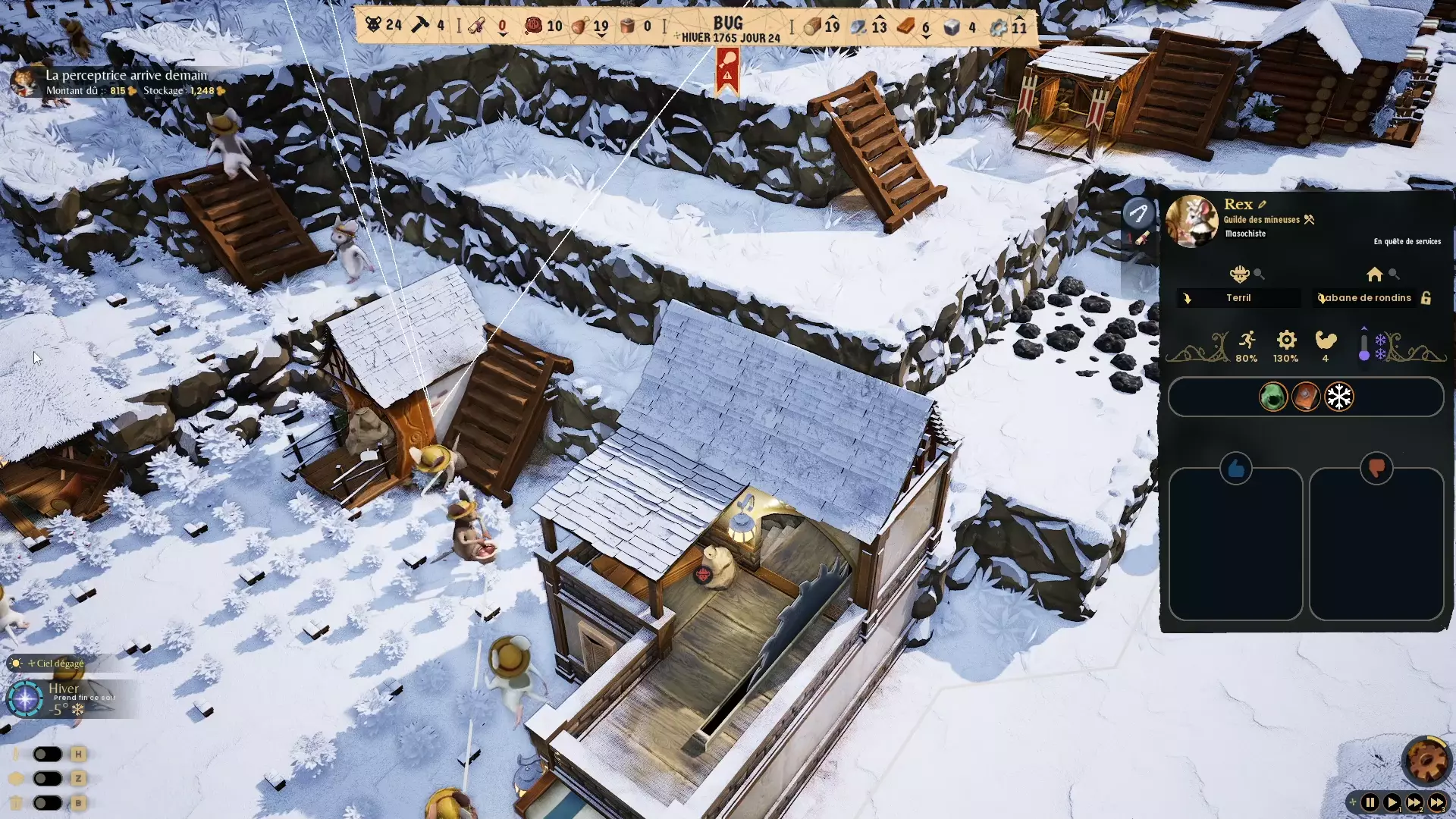Toggle the trash overlay switch (B)

click(48, 802)
